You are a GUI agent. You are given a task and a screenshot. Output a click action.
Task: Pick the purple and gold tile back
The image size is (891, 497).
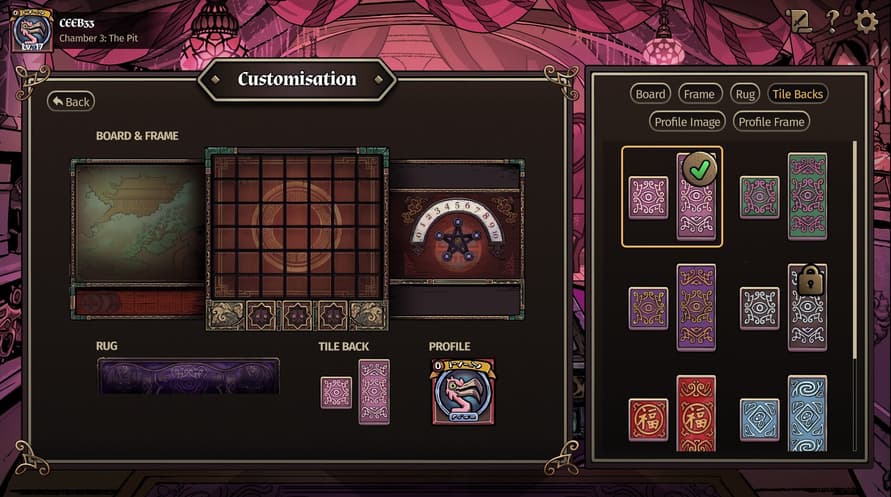click(x=672, y=308)
